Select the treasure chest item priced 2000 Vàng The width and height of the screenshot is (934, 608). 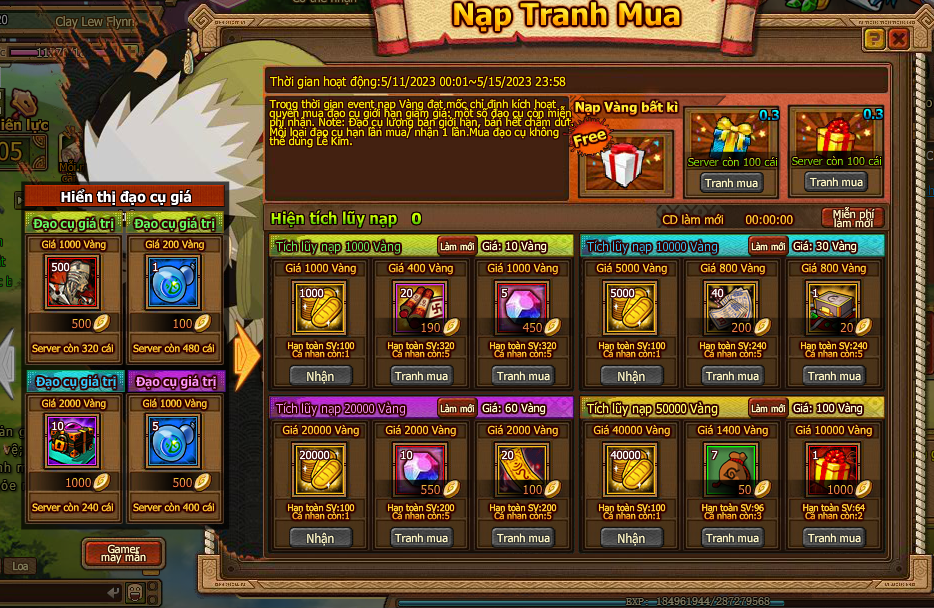(x=73, y=443)
